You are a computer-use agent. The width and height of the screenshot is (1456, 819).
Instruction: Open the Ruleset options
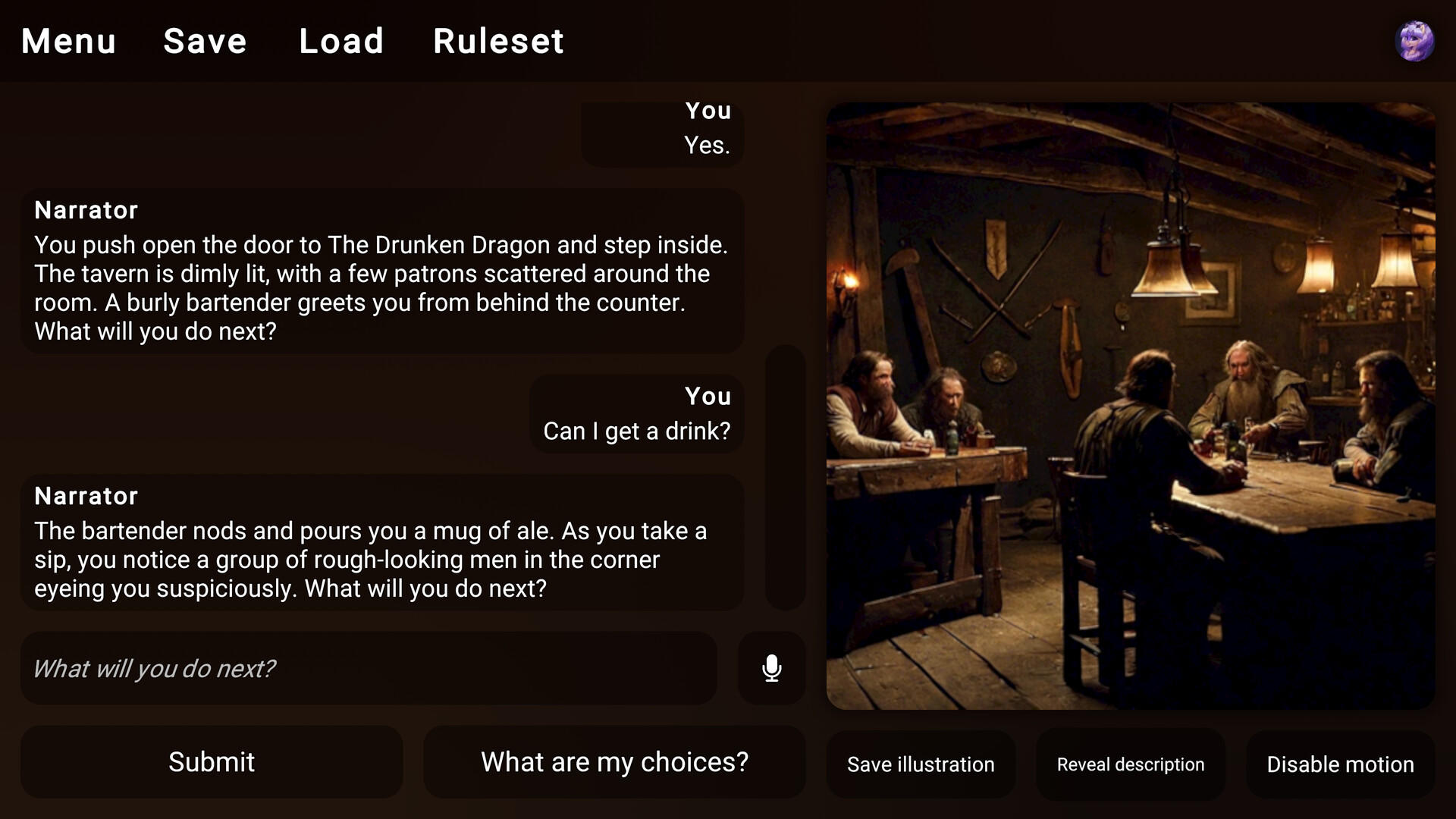click(x=498, y=42)
